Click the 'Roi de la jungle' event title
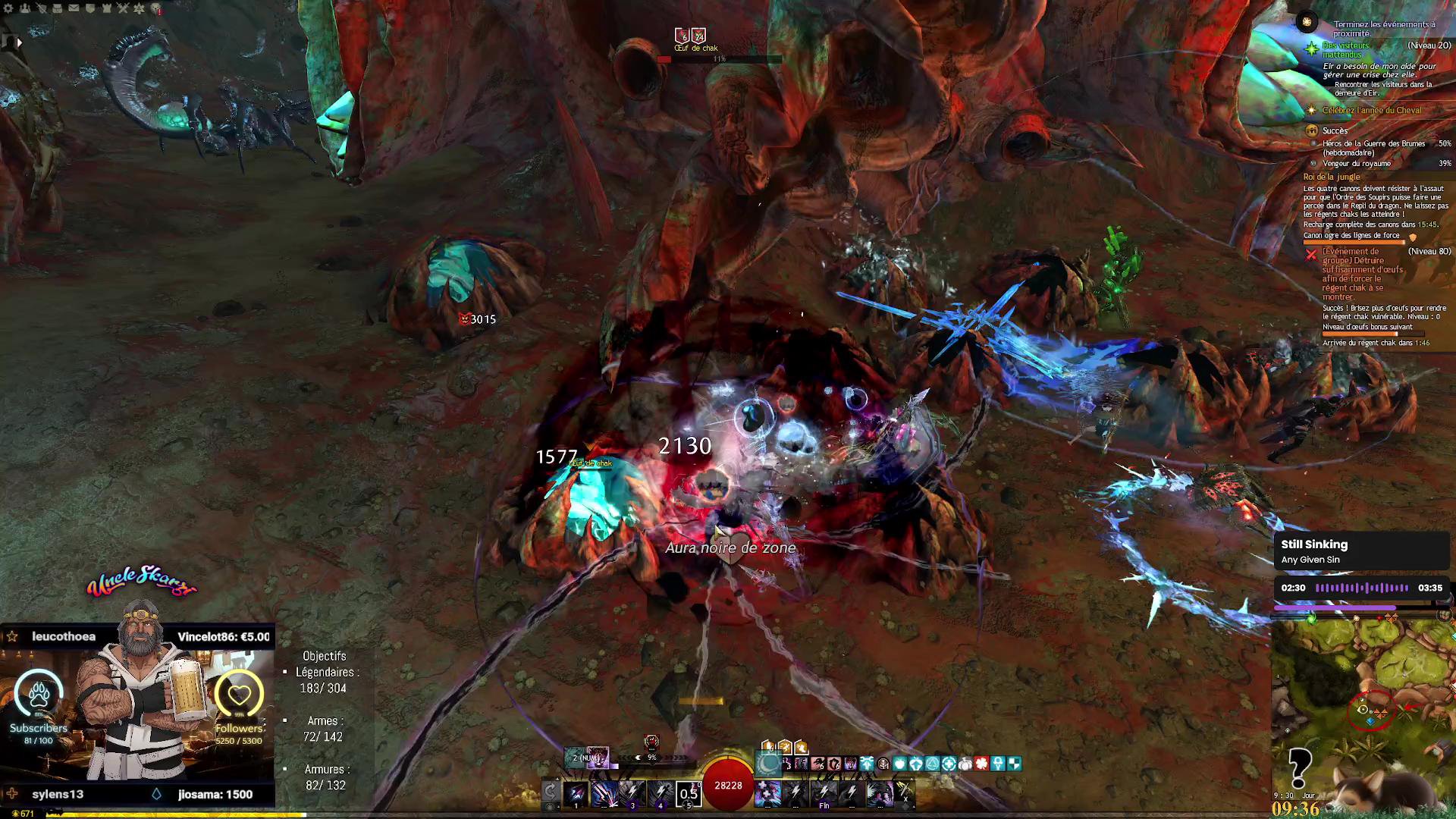1456x819 pixels. [1332, 177]
